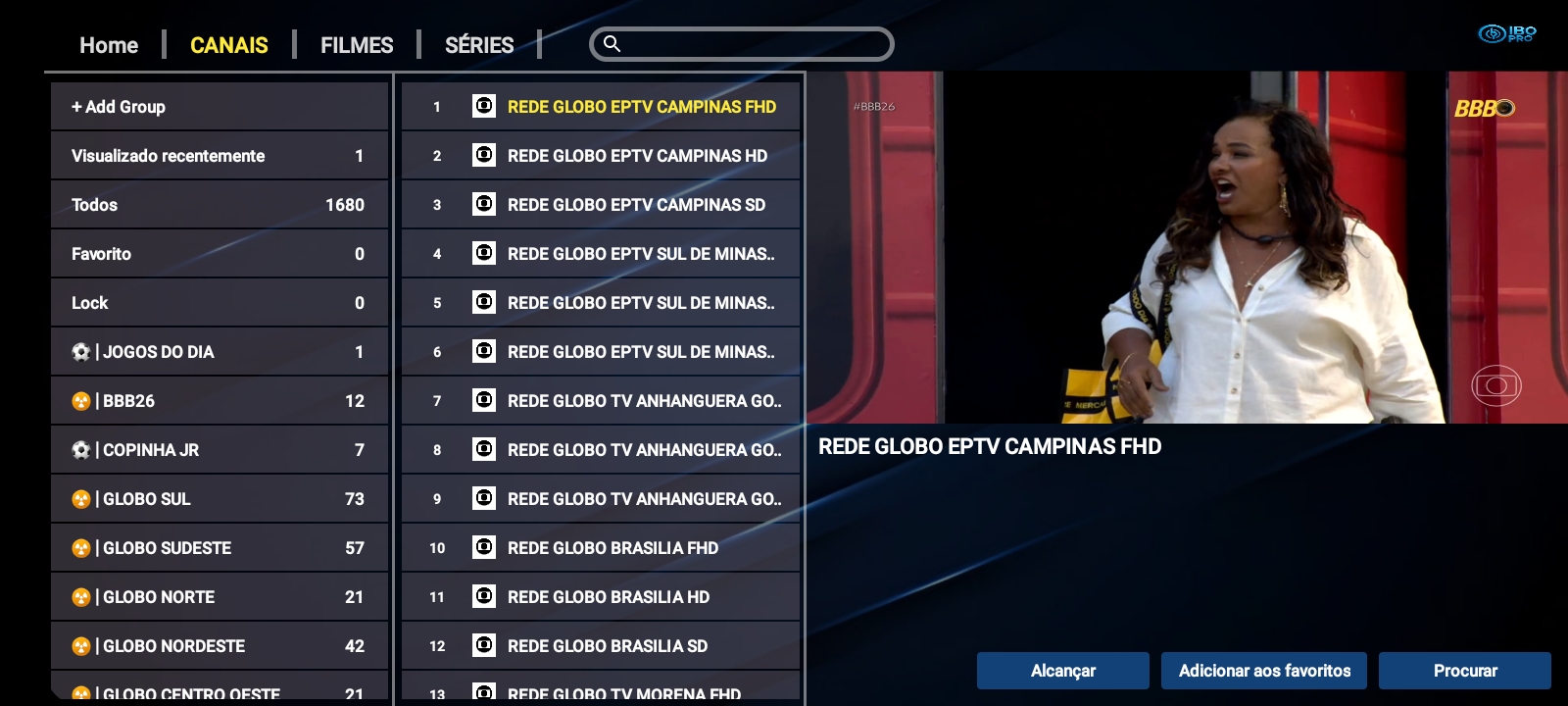
Task: Select the Favorito channel group
Action: [220, 253]
